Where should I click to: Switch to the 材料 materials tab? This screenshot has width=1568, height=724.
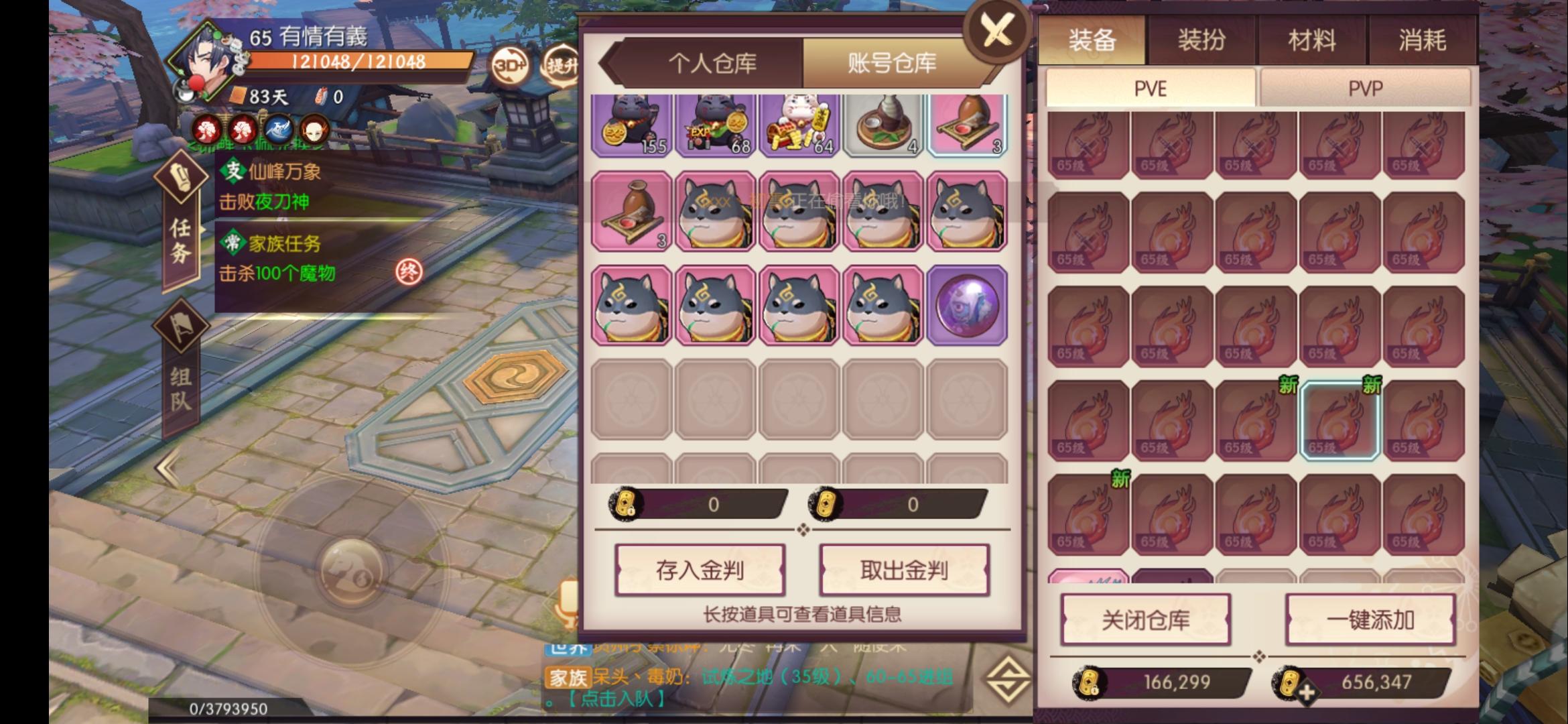(x=1311, y=40)
